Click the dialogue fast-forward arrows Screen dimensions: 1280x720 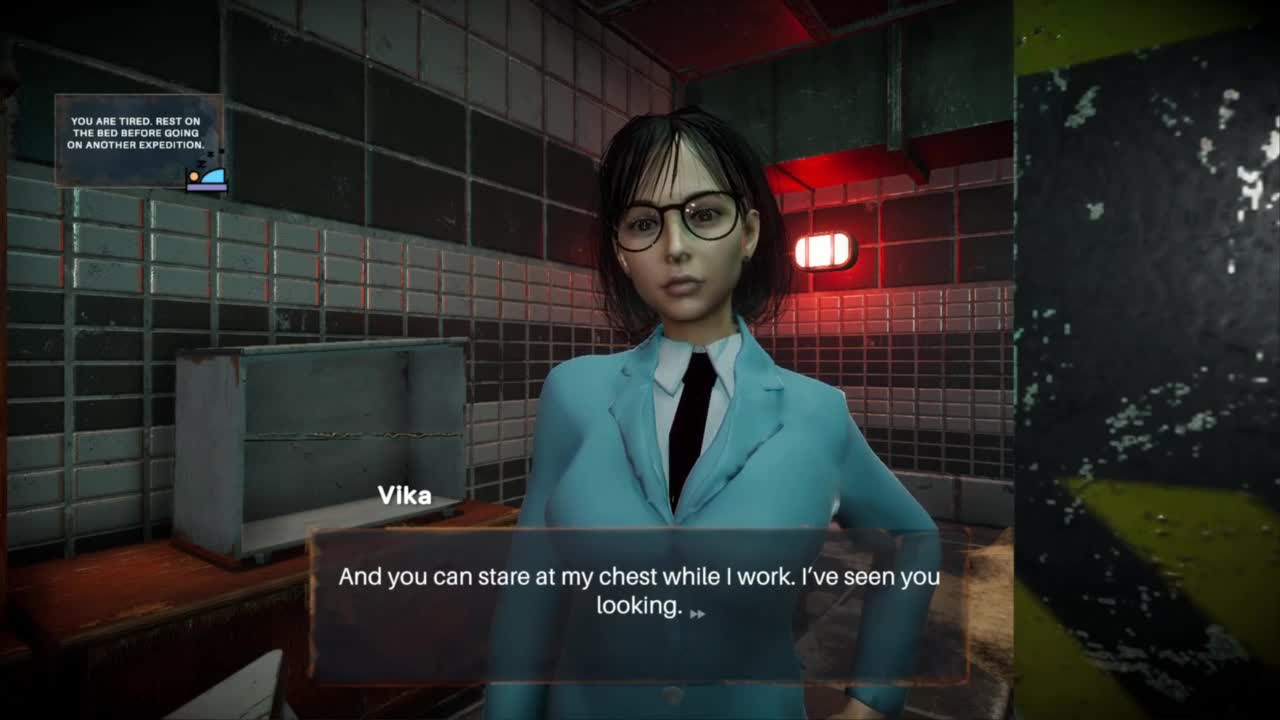pyautogui.click(x=697, y=614)
